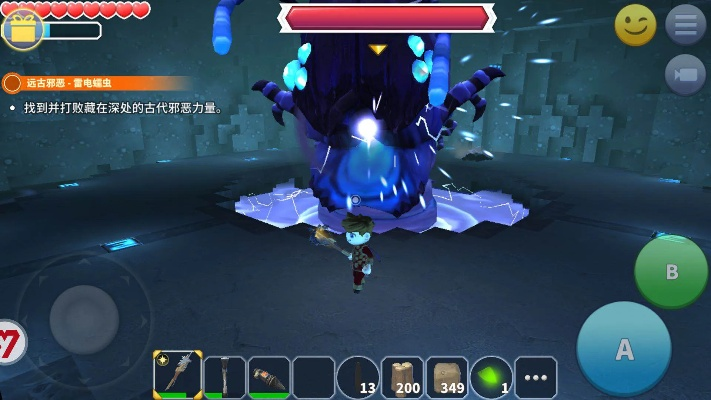Tap the green B action button
The width and height of the screenshot is (711, 400).
[671, 271]
